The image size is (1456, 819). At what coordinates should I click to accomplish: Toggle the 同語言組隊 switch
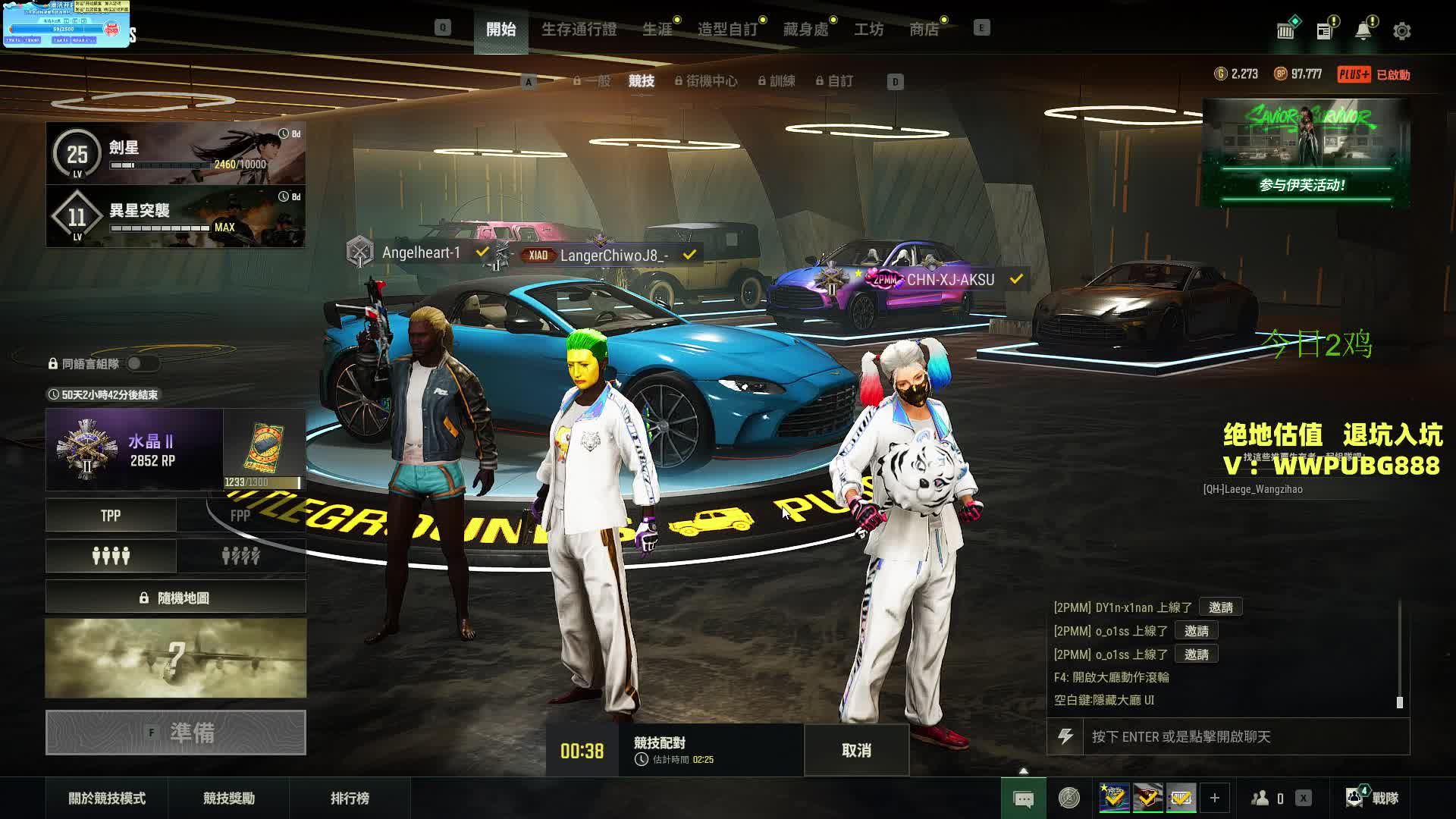tap(142, 363)
